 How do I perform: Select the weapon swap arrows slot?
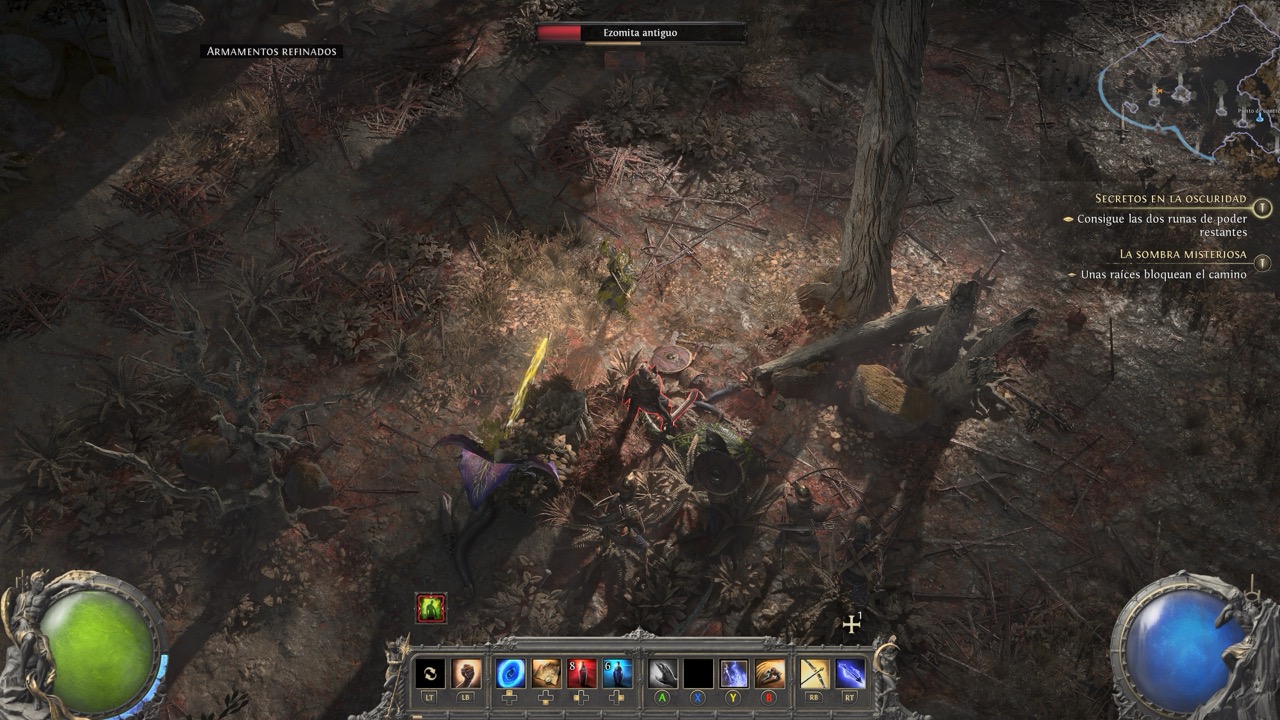[430, 673]
